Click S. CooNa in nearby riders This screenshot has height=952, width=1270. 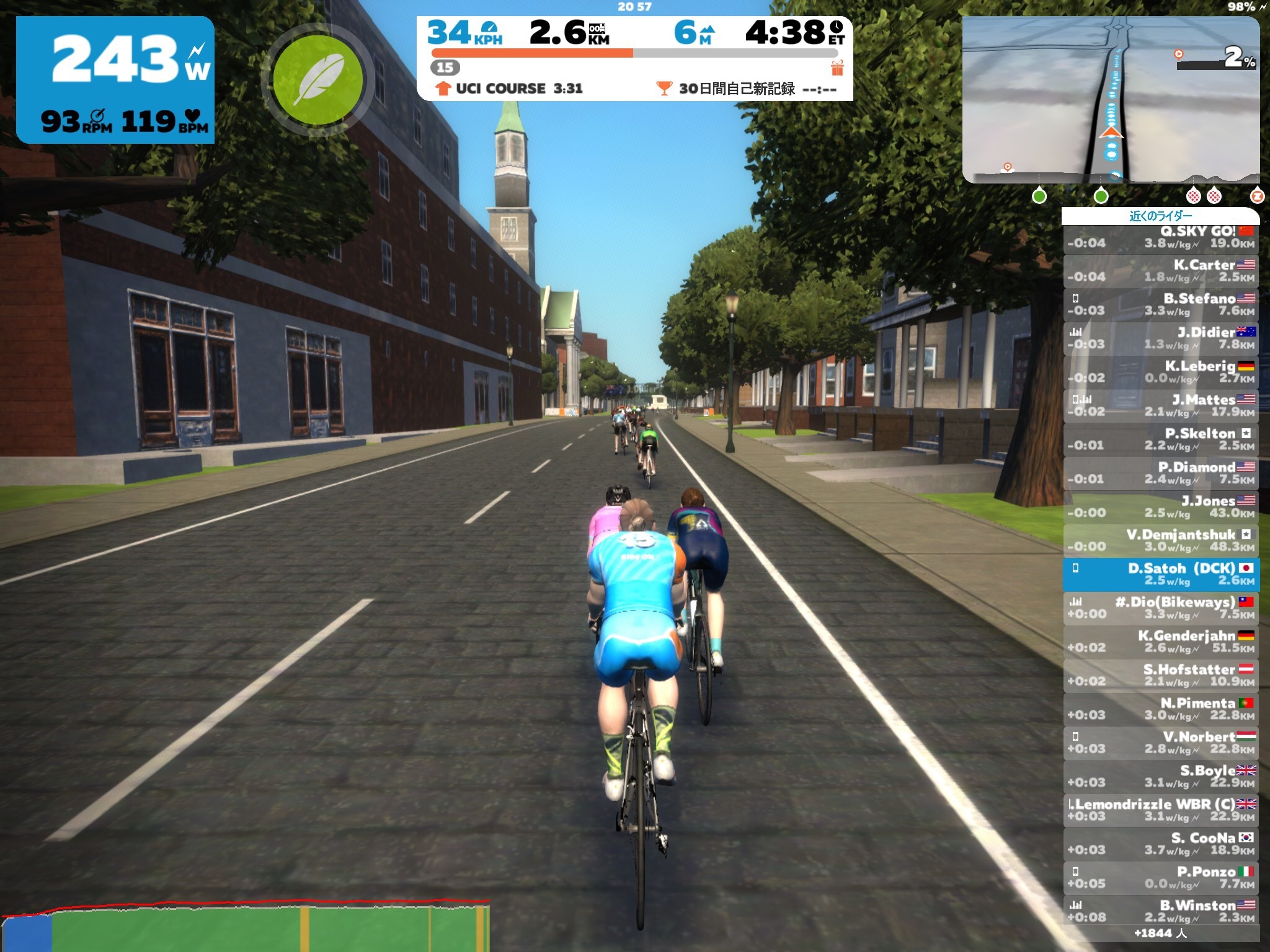tap(1161, 844)
